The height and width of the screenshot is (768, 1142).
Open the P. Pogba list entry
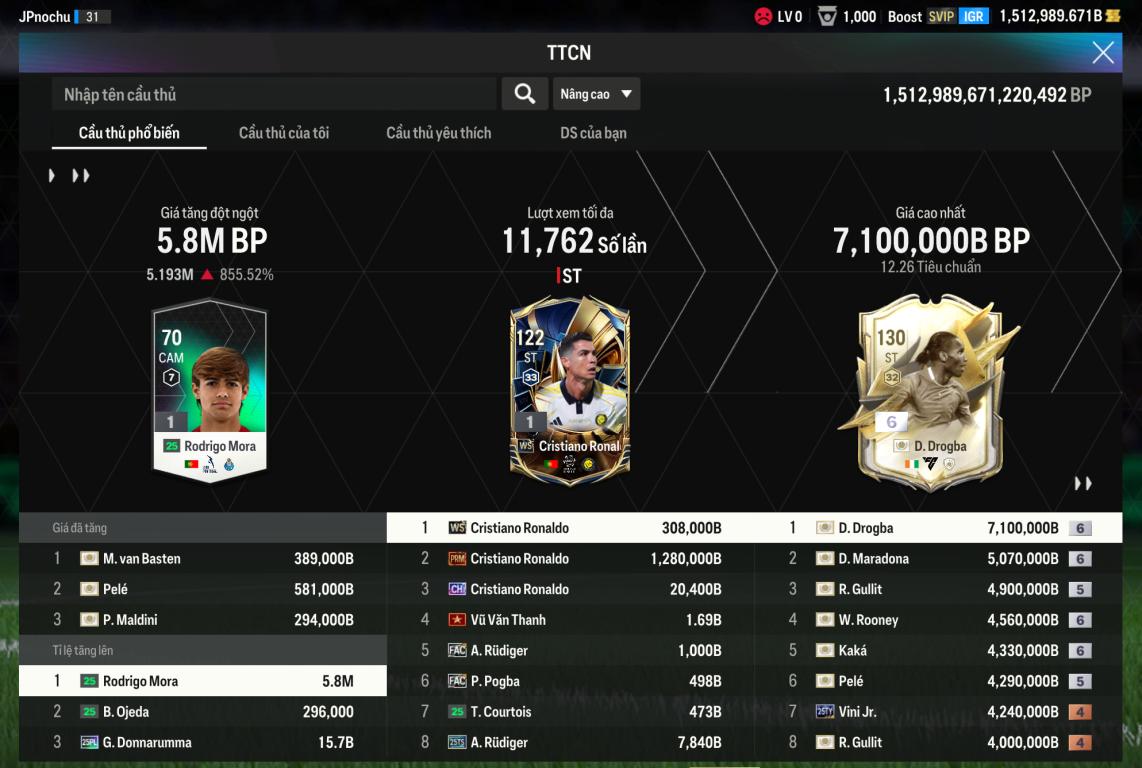(570, 681)
